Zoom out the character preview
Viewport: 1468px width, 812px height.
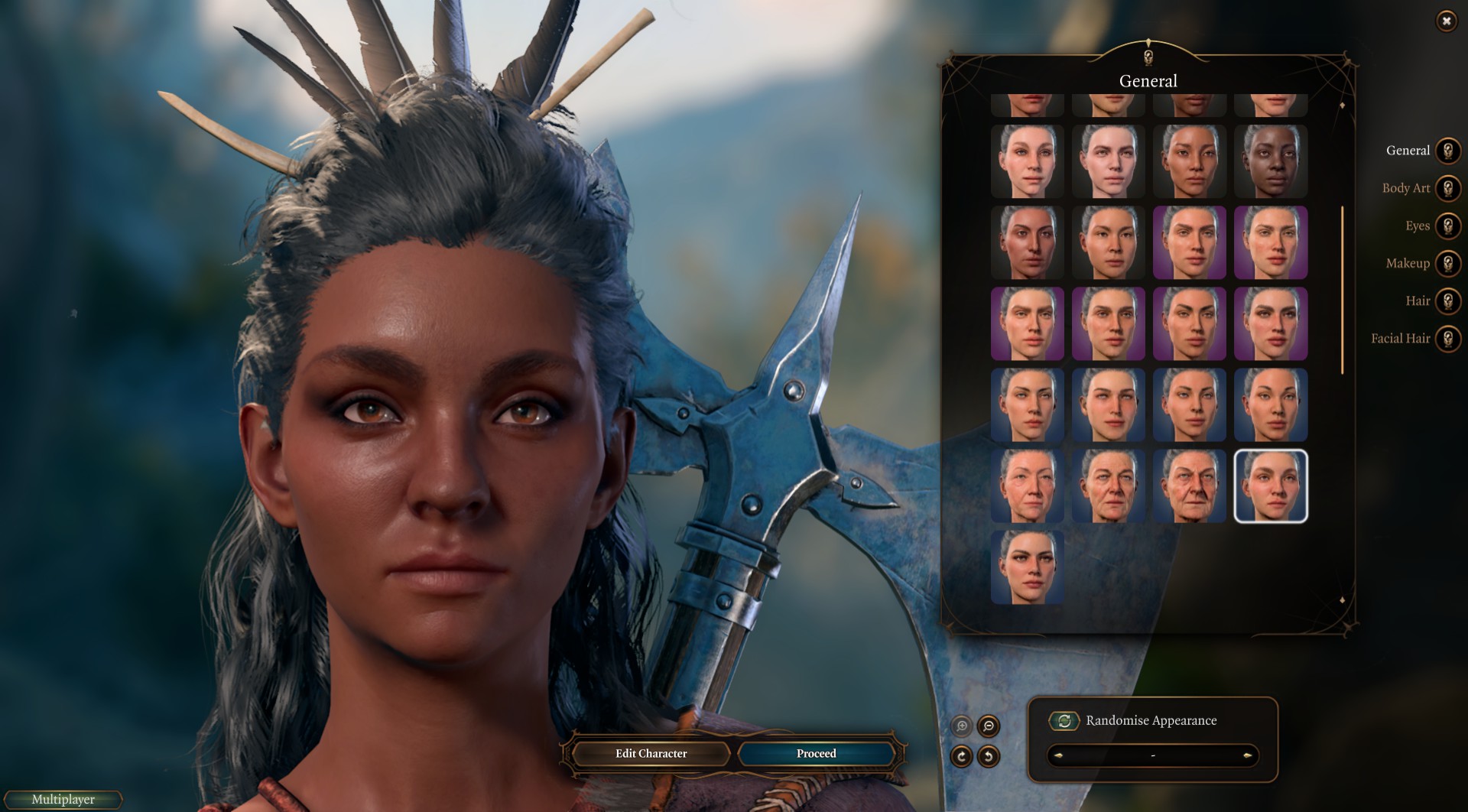coord(989,726)
